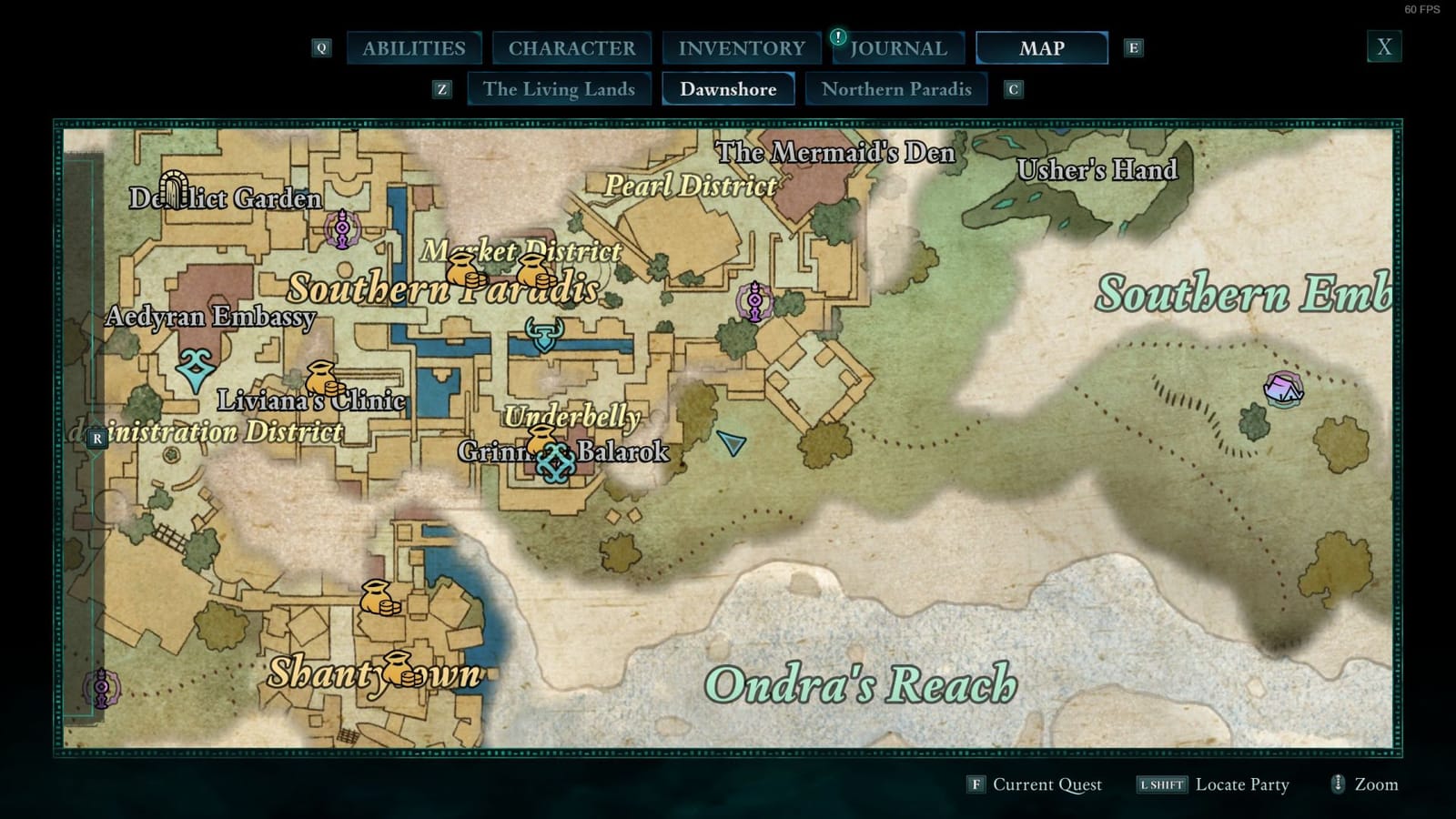This screenshot has width=1456, height=819.
Task: Click the bull head marker in Southern Paradis
Action: pyautogui.click(x=544, y=334)
